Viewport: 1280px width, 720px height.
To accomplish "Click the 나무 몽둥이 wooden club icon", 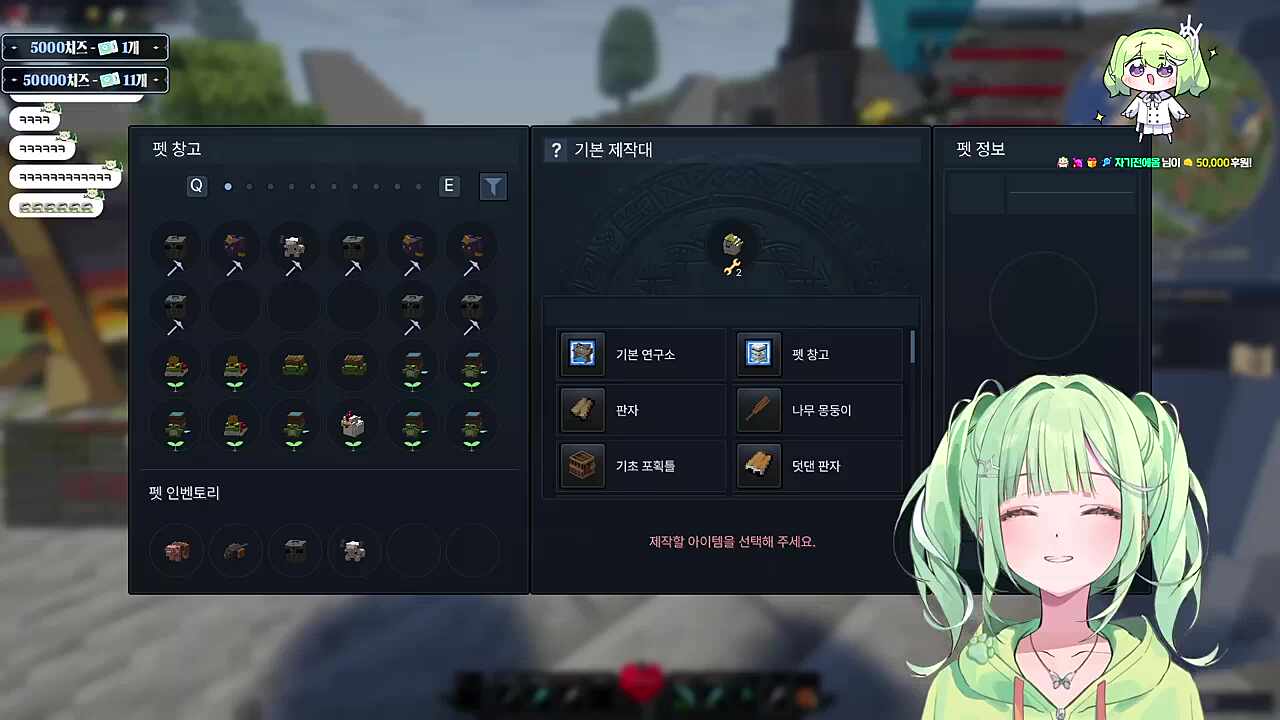I will pos(758,410).
